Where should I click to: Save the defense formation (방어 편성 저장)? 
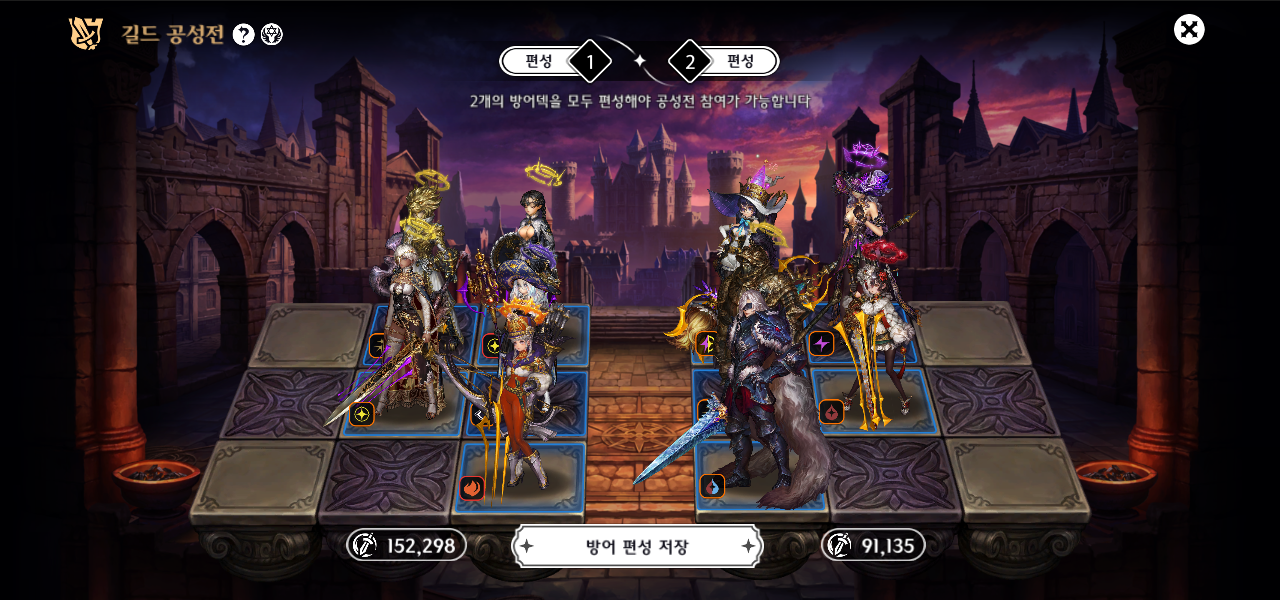(x=637, y=547)
